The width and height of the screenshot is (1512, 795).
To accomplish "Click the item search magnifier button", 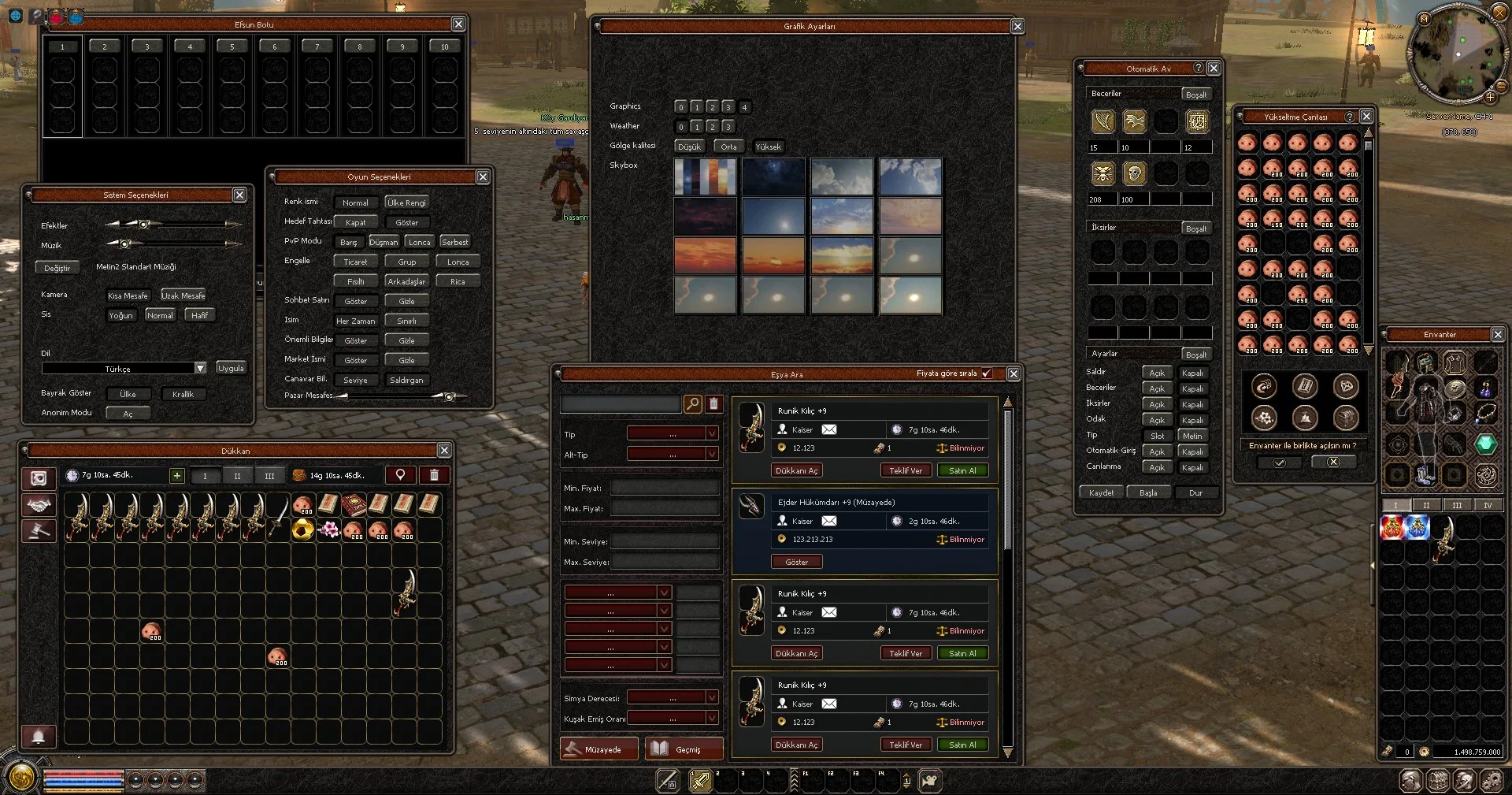I will [692, 404].
